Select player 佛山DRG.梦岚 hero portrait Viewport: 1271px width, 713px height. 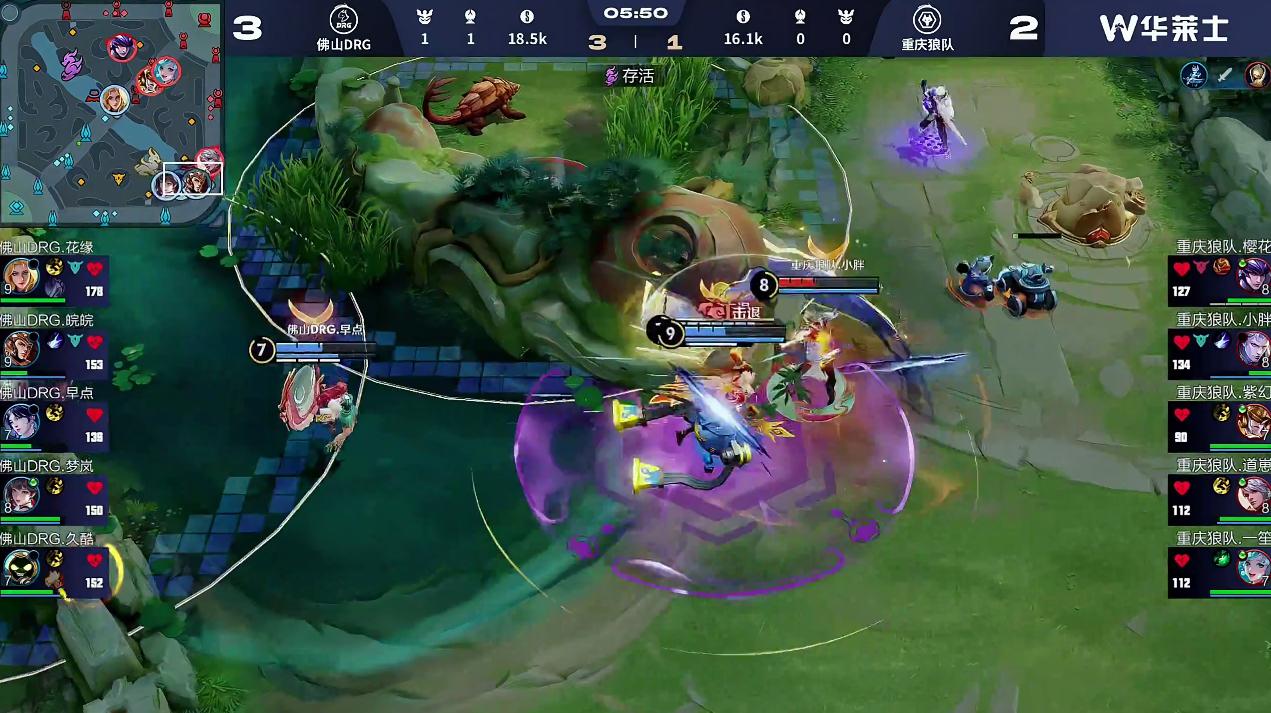(20, 494)
